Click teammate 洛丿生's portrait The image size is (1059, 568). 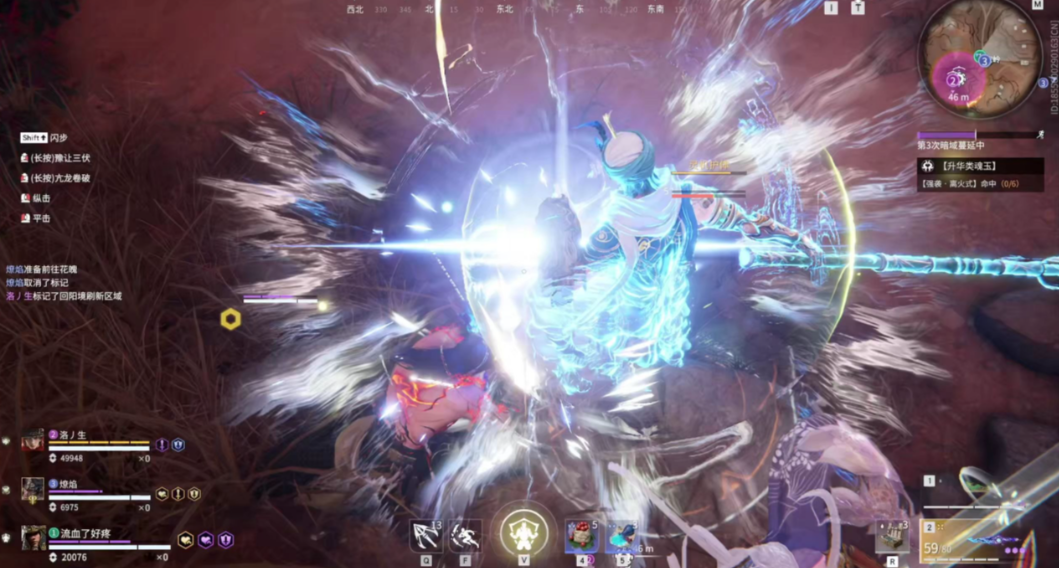pyautogui.click(x=33, y=442)
